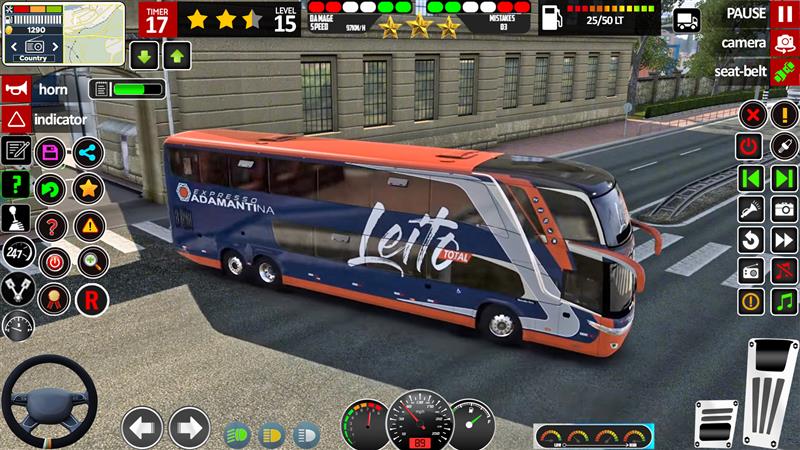The image size is (800, 450).
Task: Tap the blue share icon
Action: click(88, 153)
